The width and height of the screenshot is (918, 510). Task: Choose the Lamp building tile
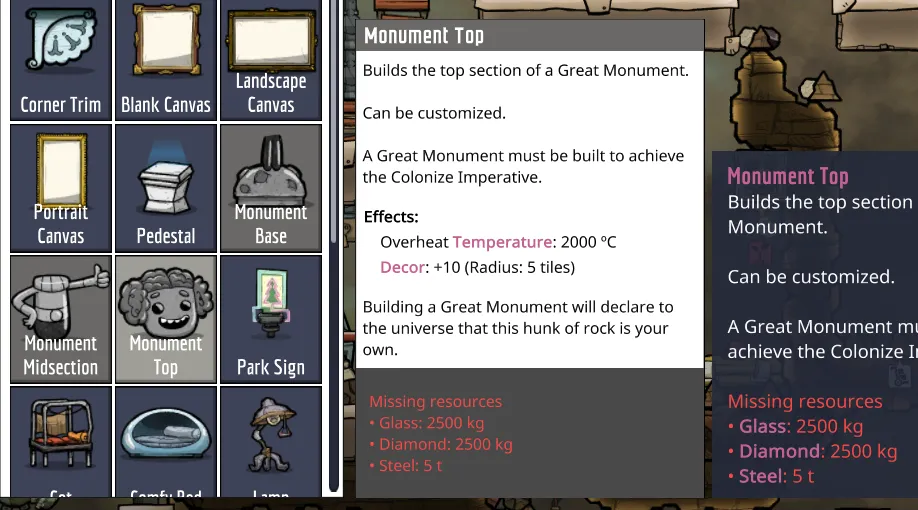tap(271, 442)
